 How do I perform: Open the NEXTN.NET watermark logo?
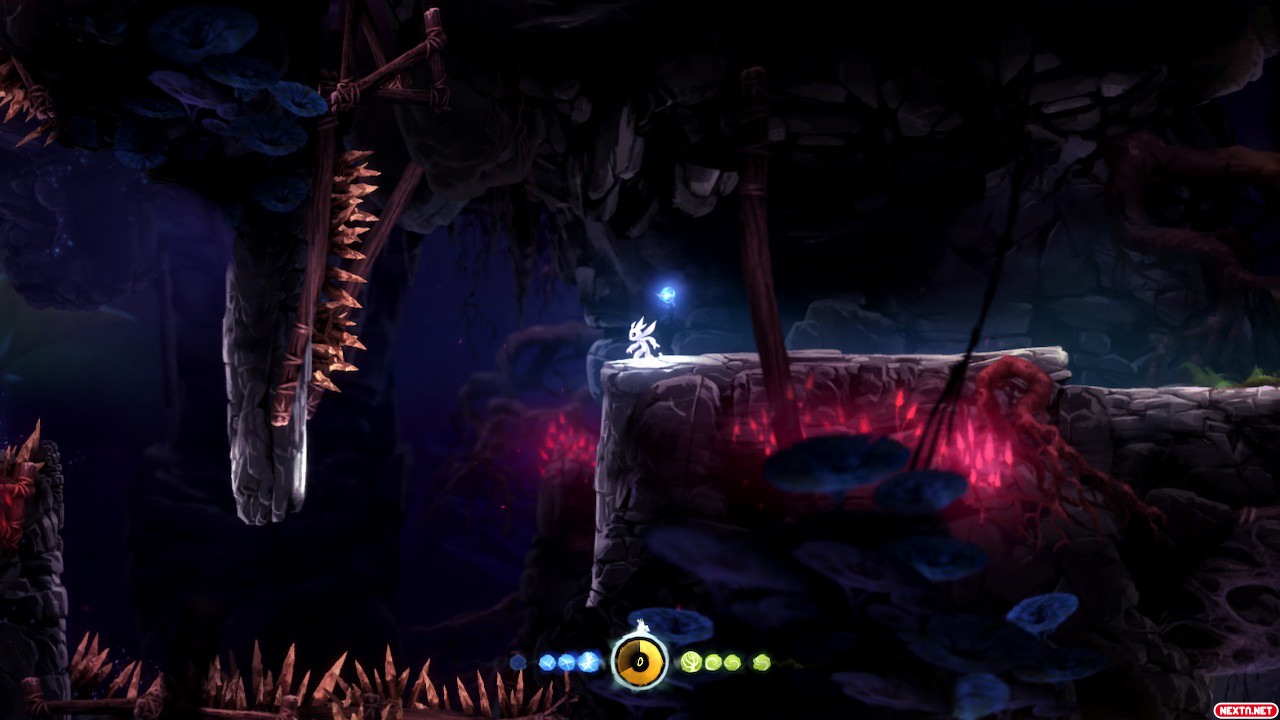[1244, 709]
